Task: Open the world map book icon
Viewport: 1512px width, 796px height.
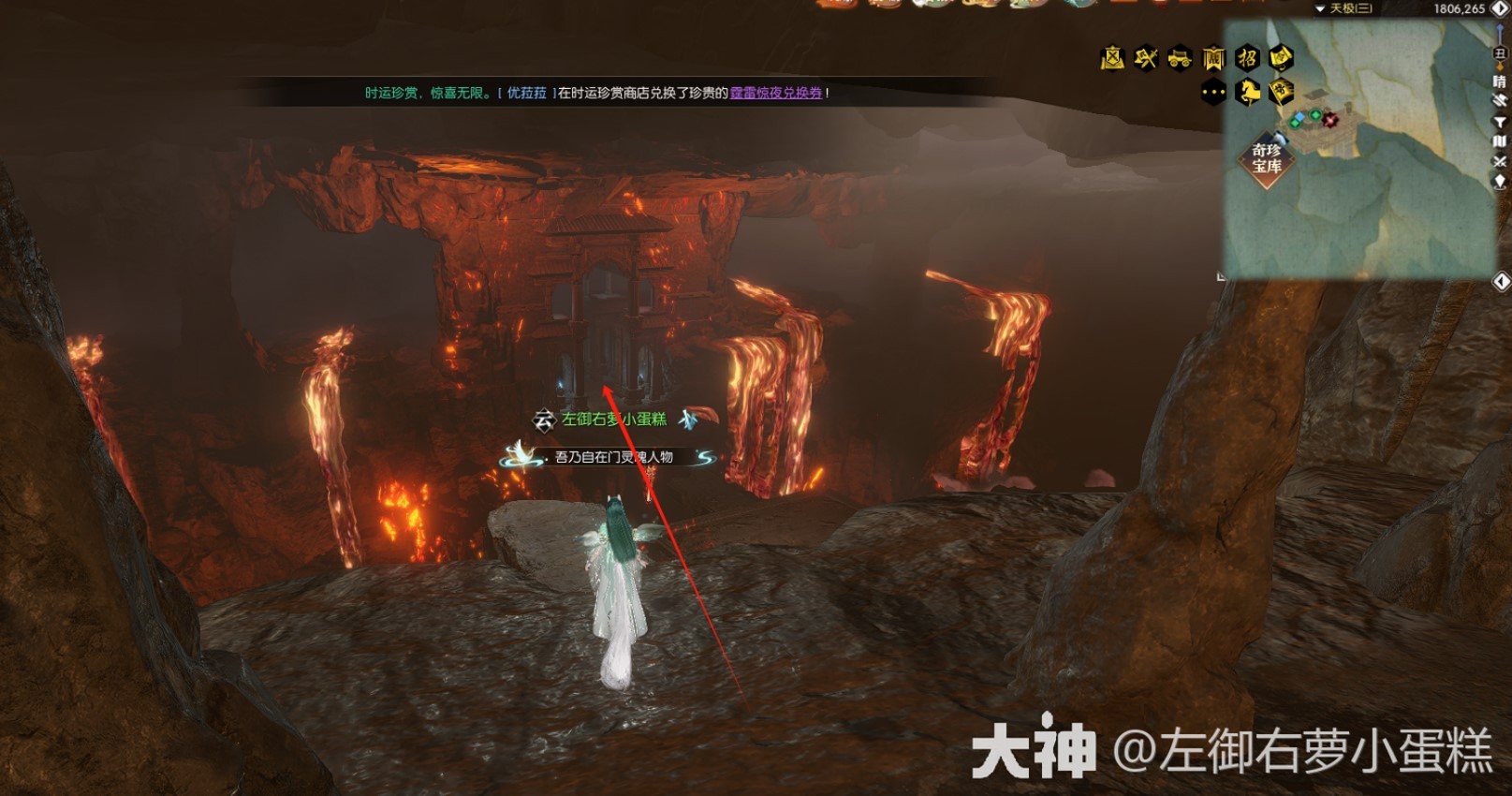Action: [x=1500, y=141]
